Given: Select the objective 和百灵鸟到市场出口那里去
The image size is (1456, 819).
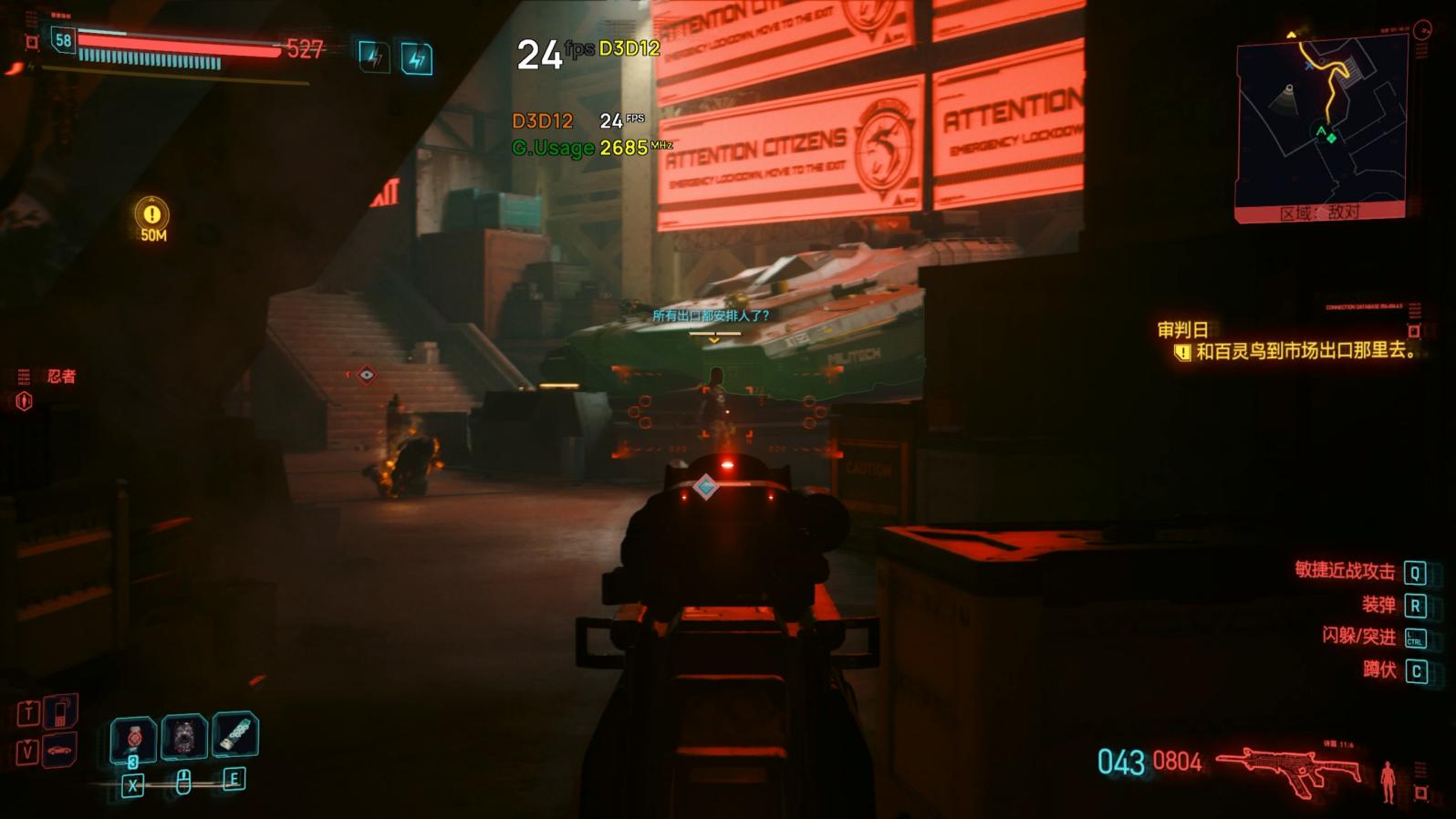Looking at the screenshot, I should tap(1305, 351).
